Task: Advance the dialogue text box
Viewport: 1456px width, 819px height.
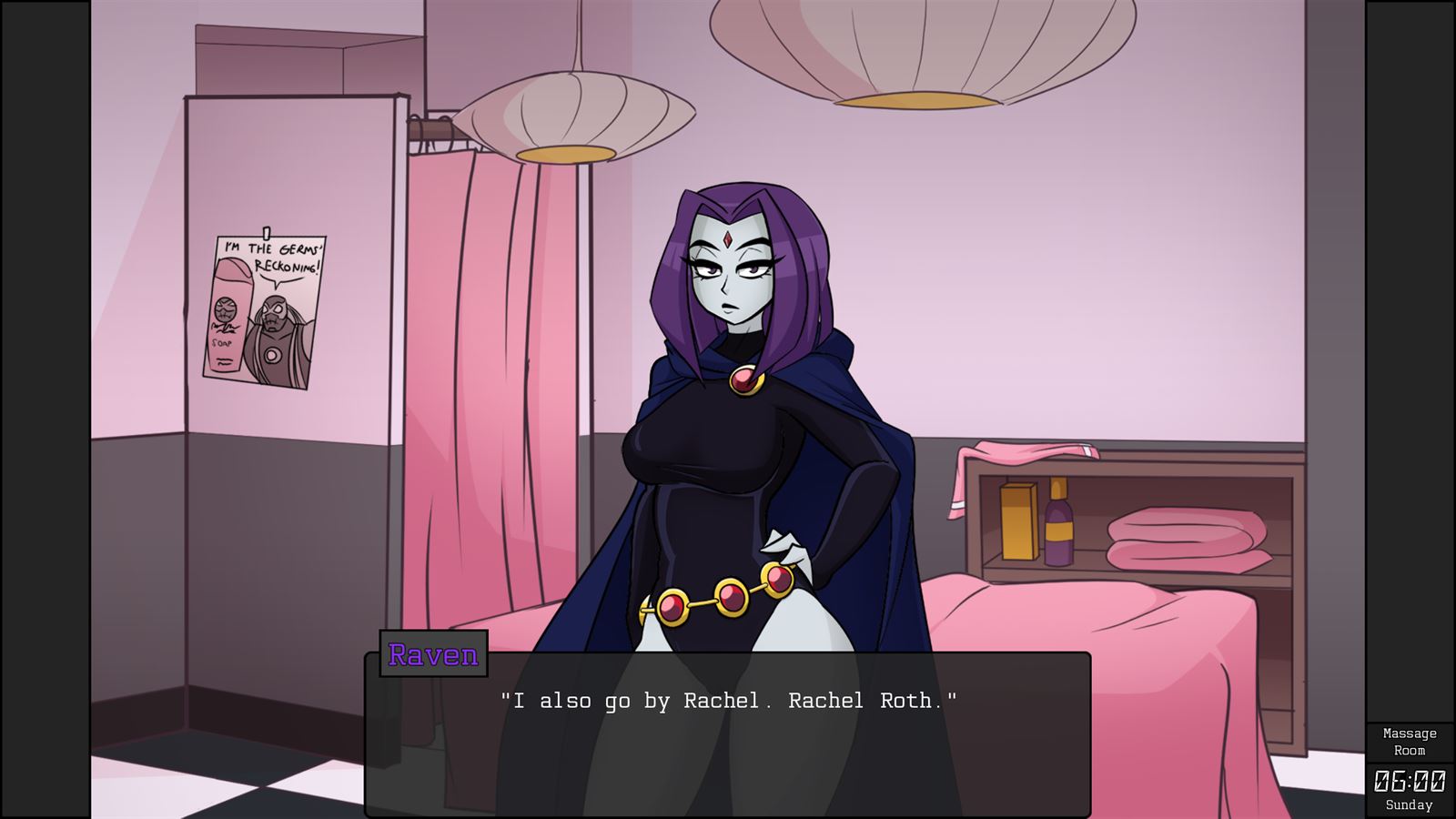Action: tap(728, 728)
